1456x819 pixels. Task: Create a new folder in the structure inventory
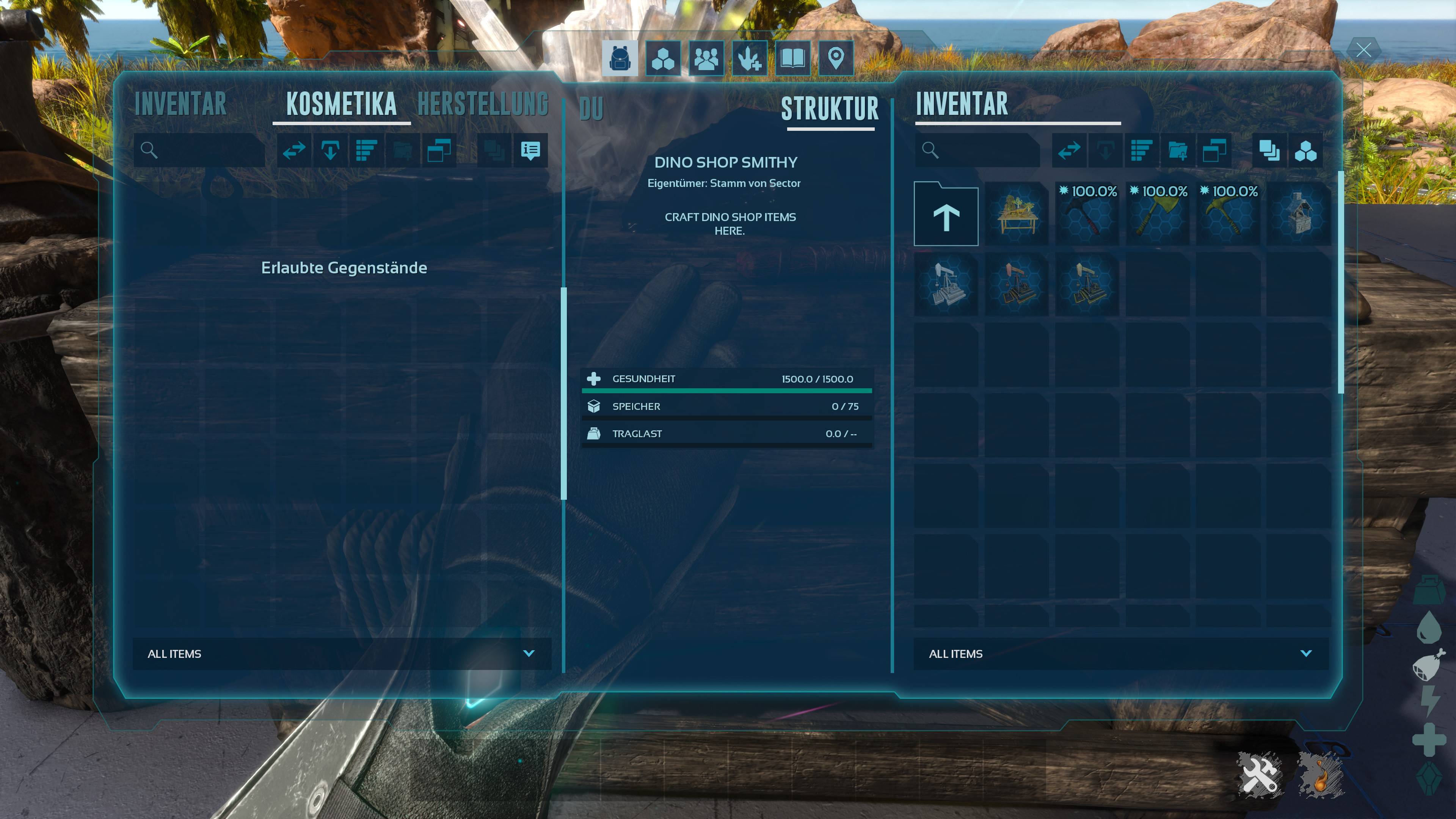point(1178,151)
